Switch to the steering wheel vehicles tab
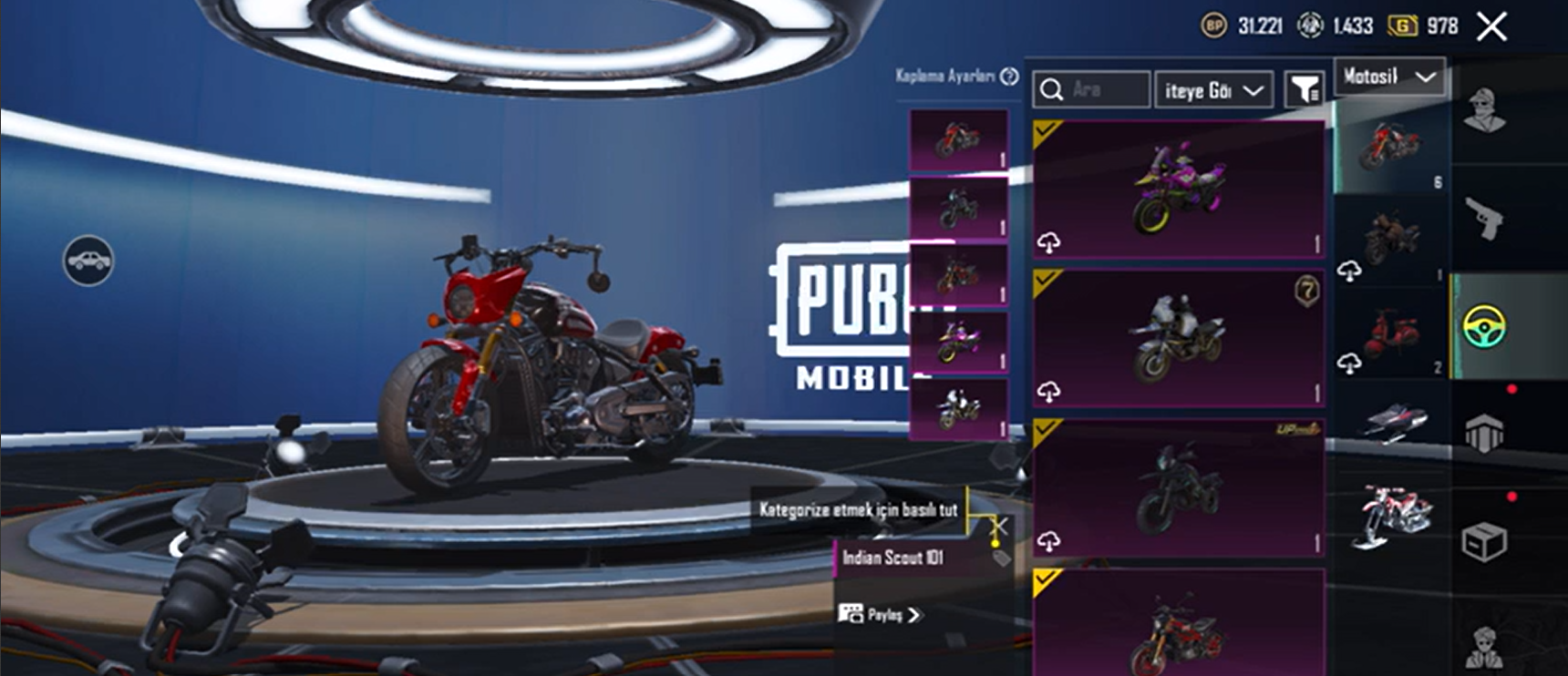 coord(1484,326)
